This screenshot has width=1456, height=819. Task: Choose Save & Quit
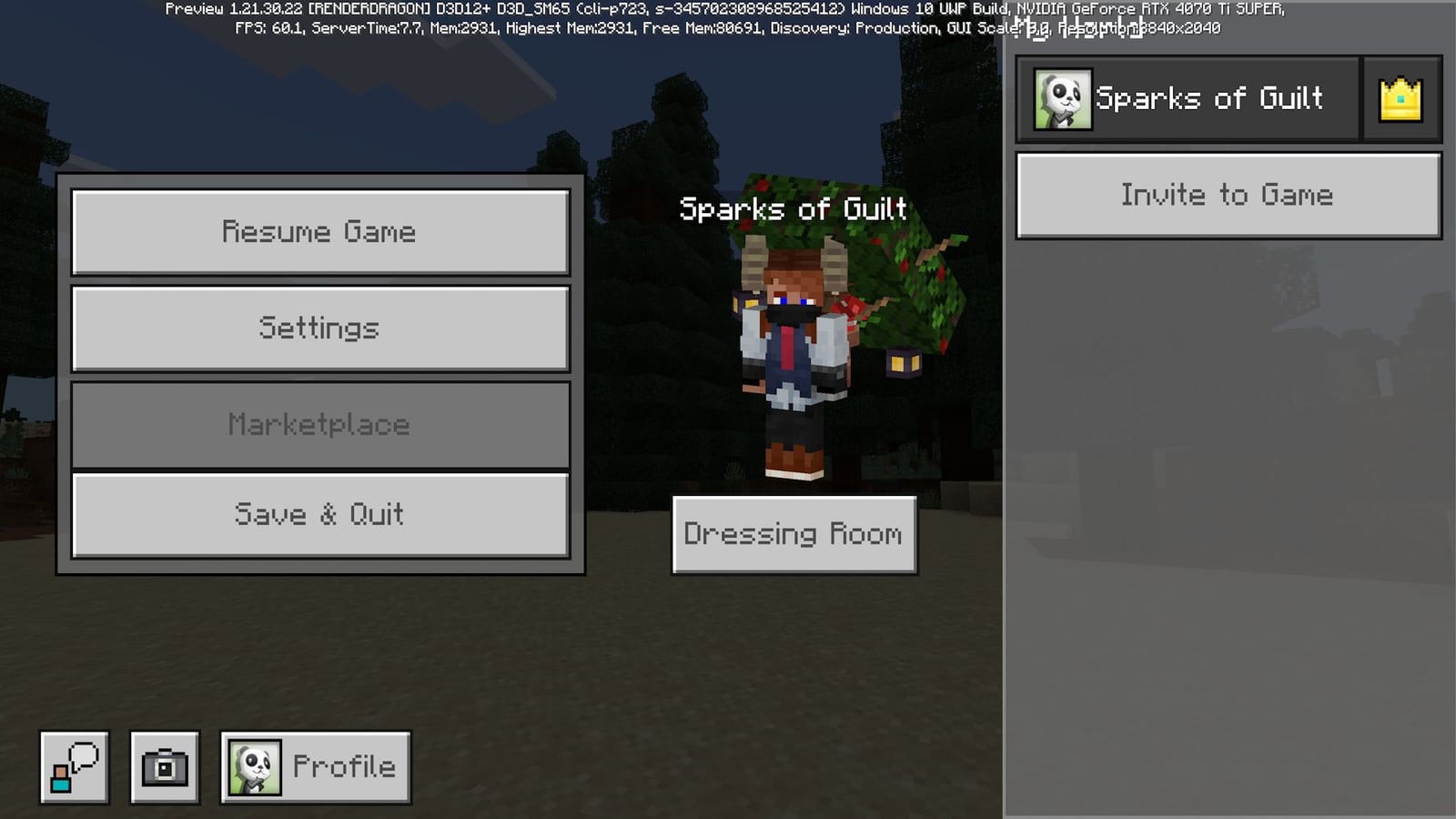point(319,515)
